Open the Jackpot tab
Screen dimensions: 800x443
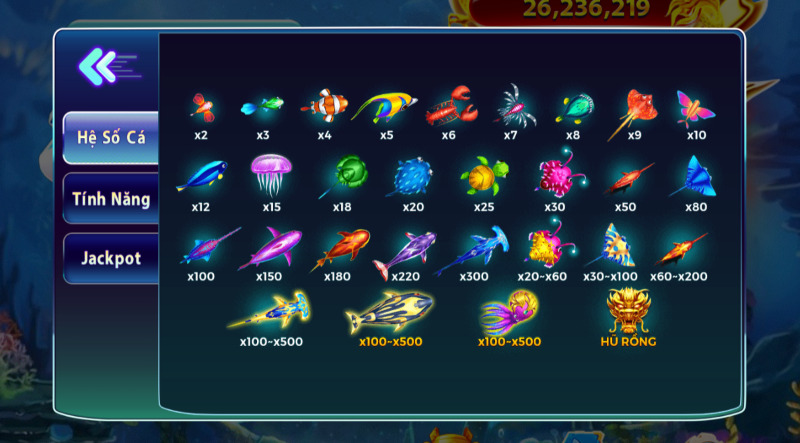pyautogui.click(x=111, y=258)
